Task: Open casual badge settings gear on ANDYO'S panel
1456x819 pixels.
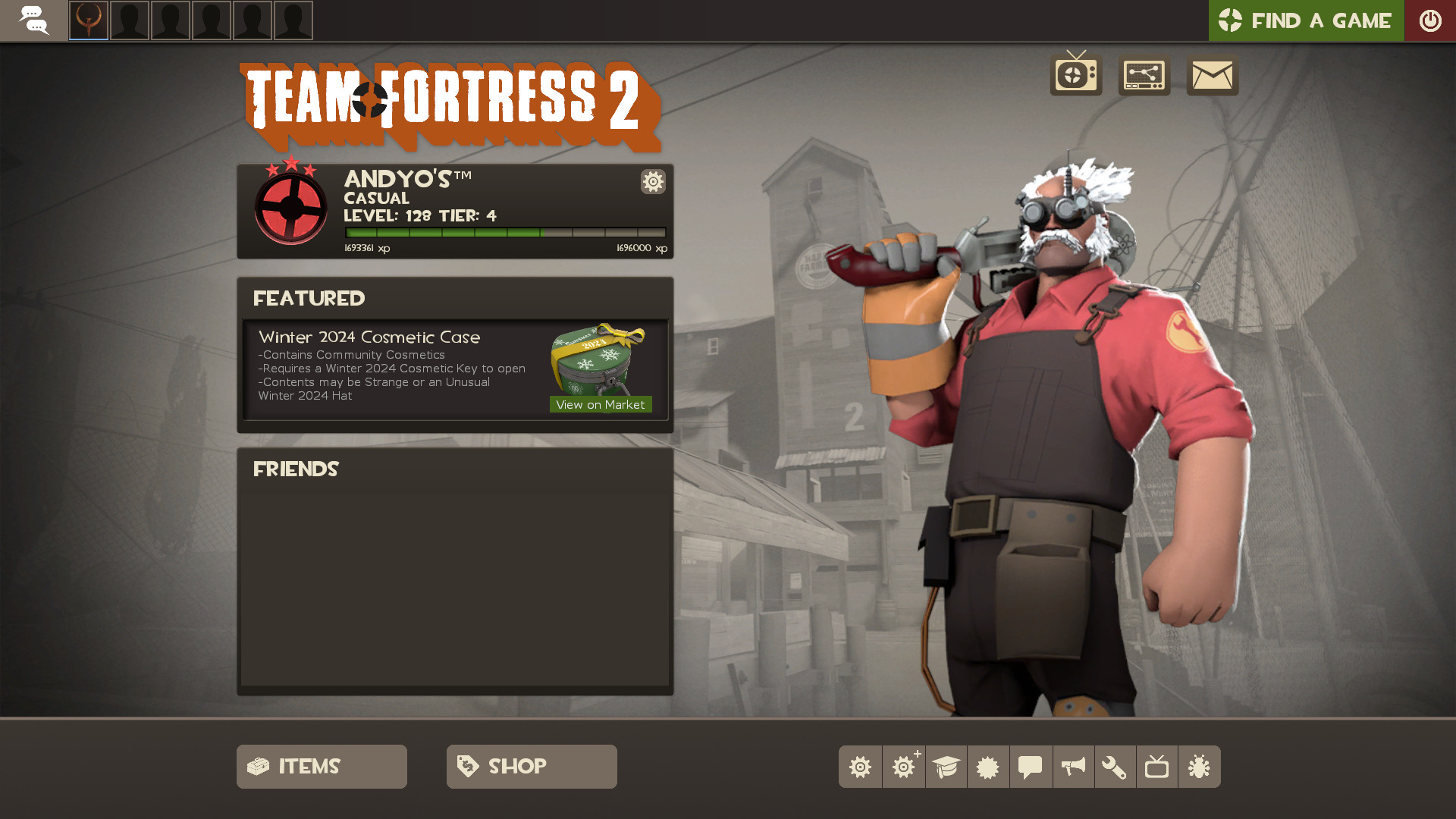Action: pyautogui.click(x=653, y=182)
